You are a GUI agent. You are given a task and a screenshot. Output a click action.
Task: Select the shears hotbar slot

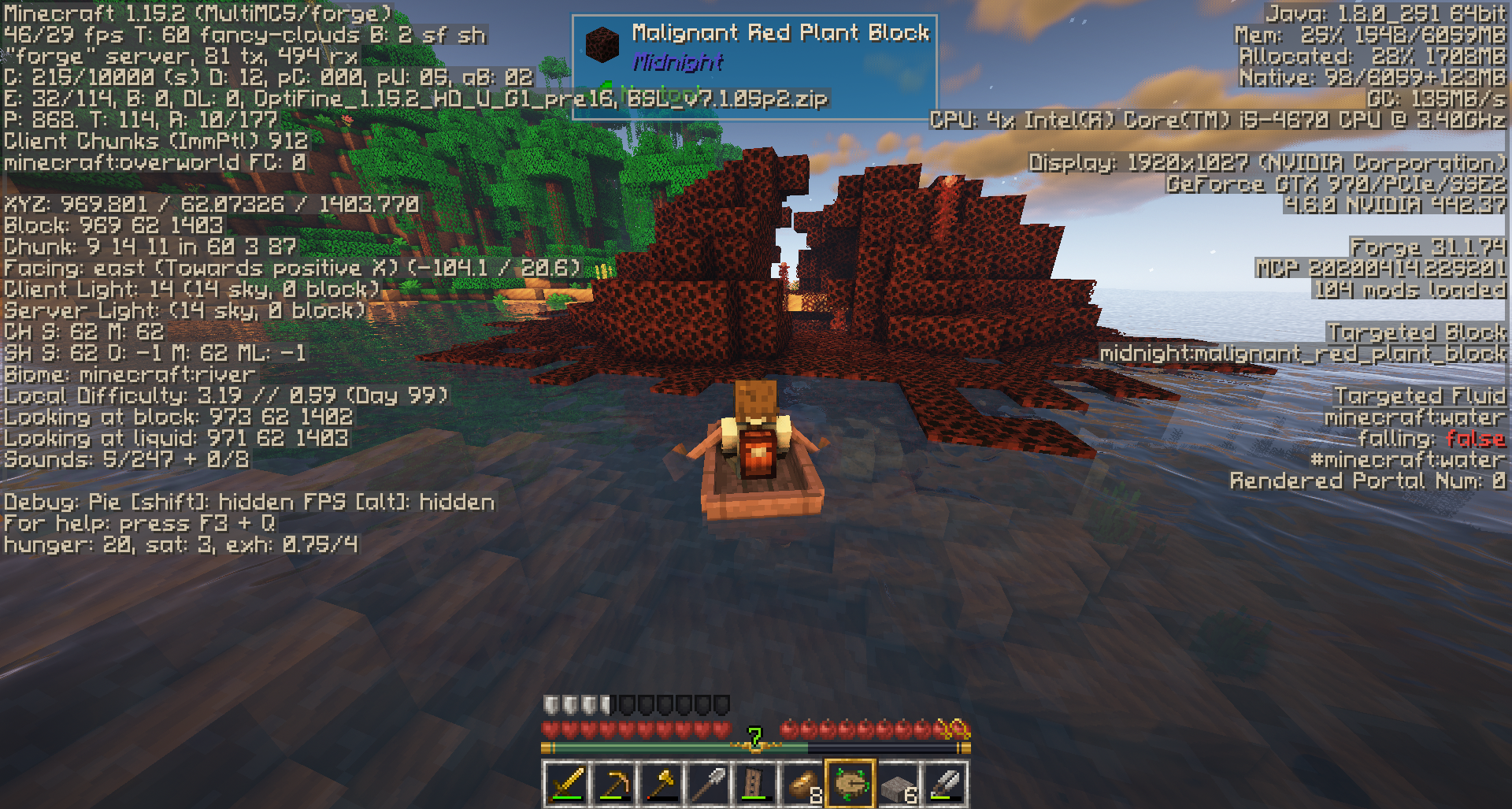click(944, 784)
